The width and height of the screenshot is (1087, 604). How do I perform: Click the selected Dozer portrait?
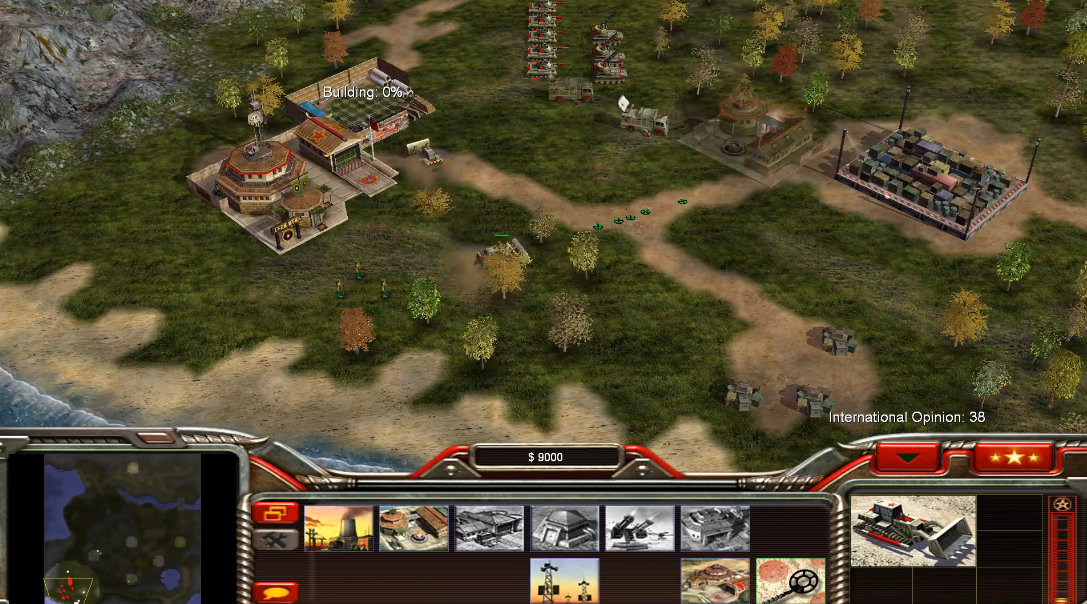pyautogui.click(x=912, y=531)
